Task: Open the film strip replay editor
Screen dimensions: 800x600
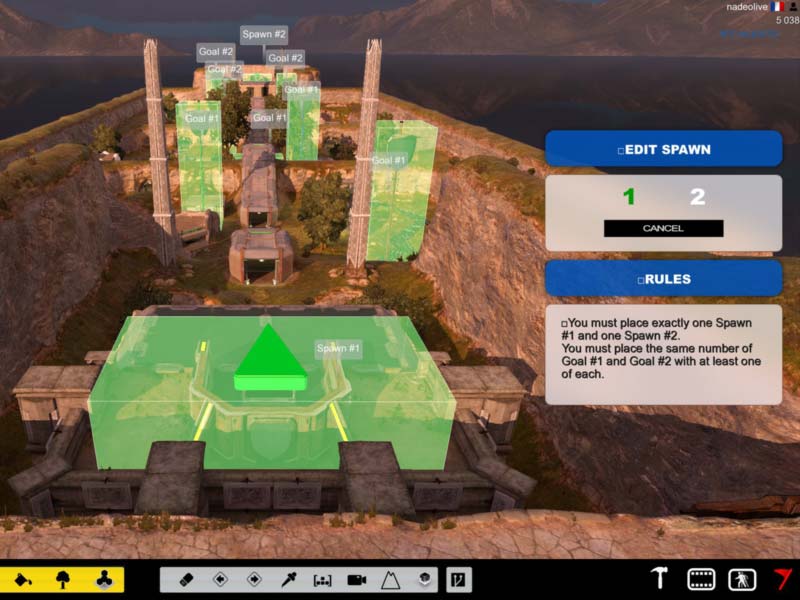Action: [701, 578]
